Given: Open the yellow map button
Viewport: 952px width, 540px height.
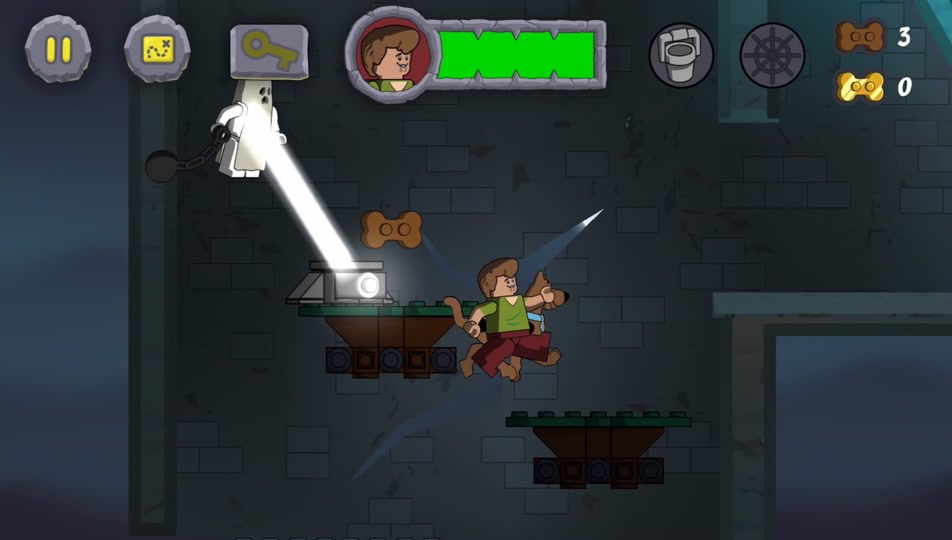Looking at the screenshot, I should click(157, 49).
